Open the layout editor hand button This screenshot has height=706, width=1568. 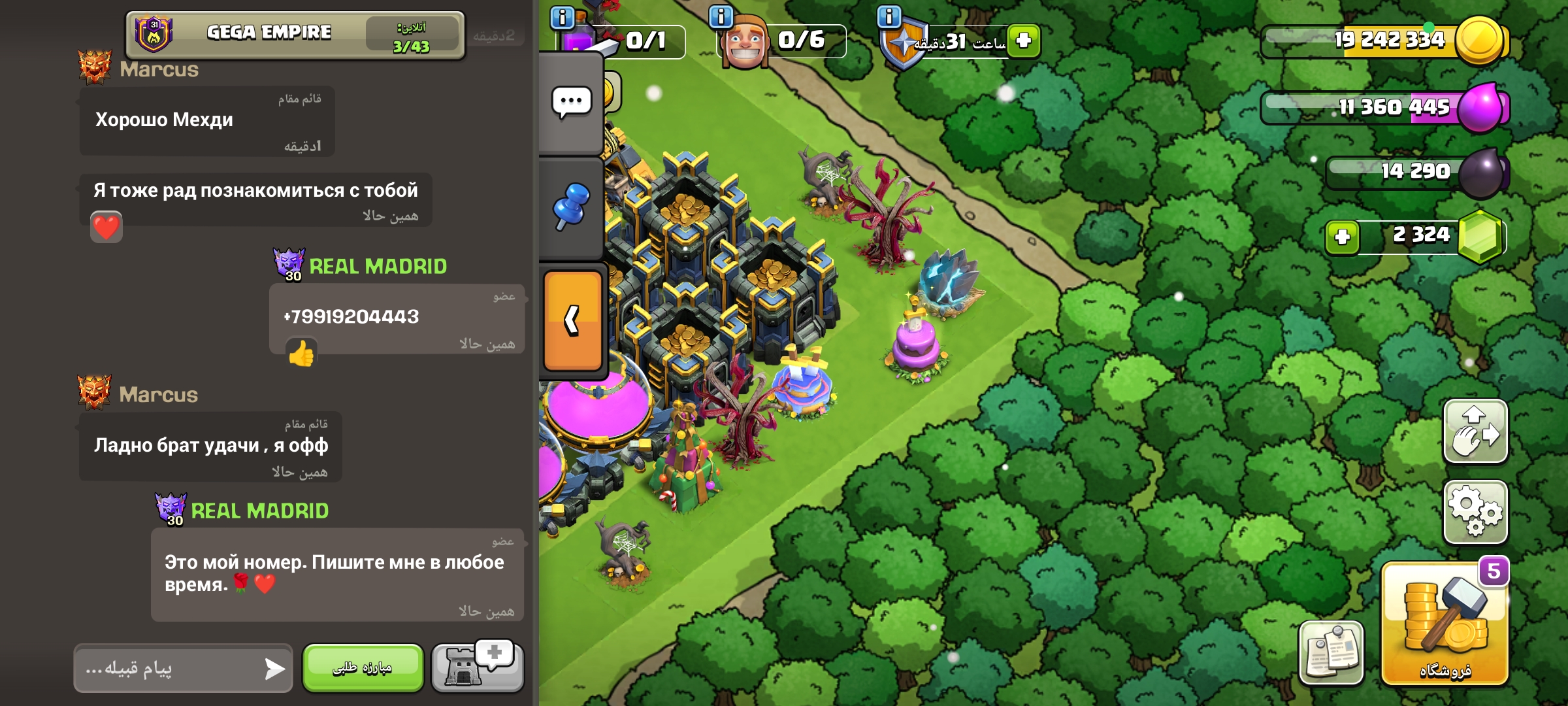(1475, 431)
